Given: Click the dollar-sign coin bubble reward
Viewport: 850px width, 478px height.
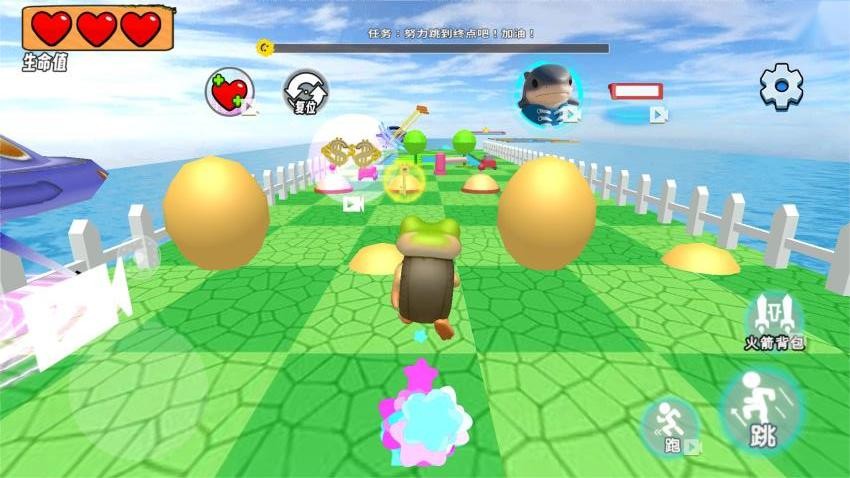Looking at the screenshot, I should pos(349,158).
